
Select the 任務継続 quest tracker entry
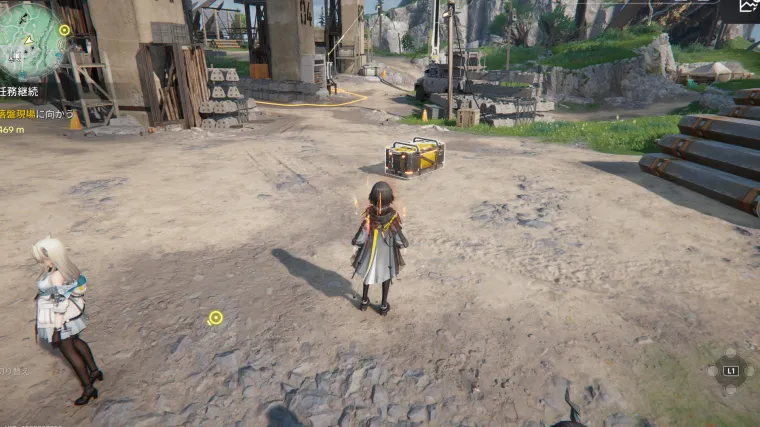click(x=19, y=91)
